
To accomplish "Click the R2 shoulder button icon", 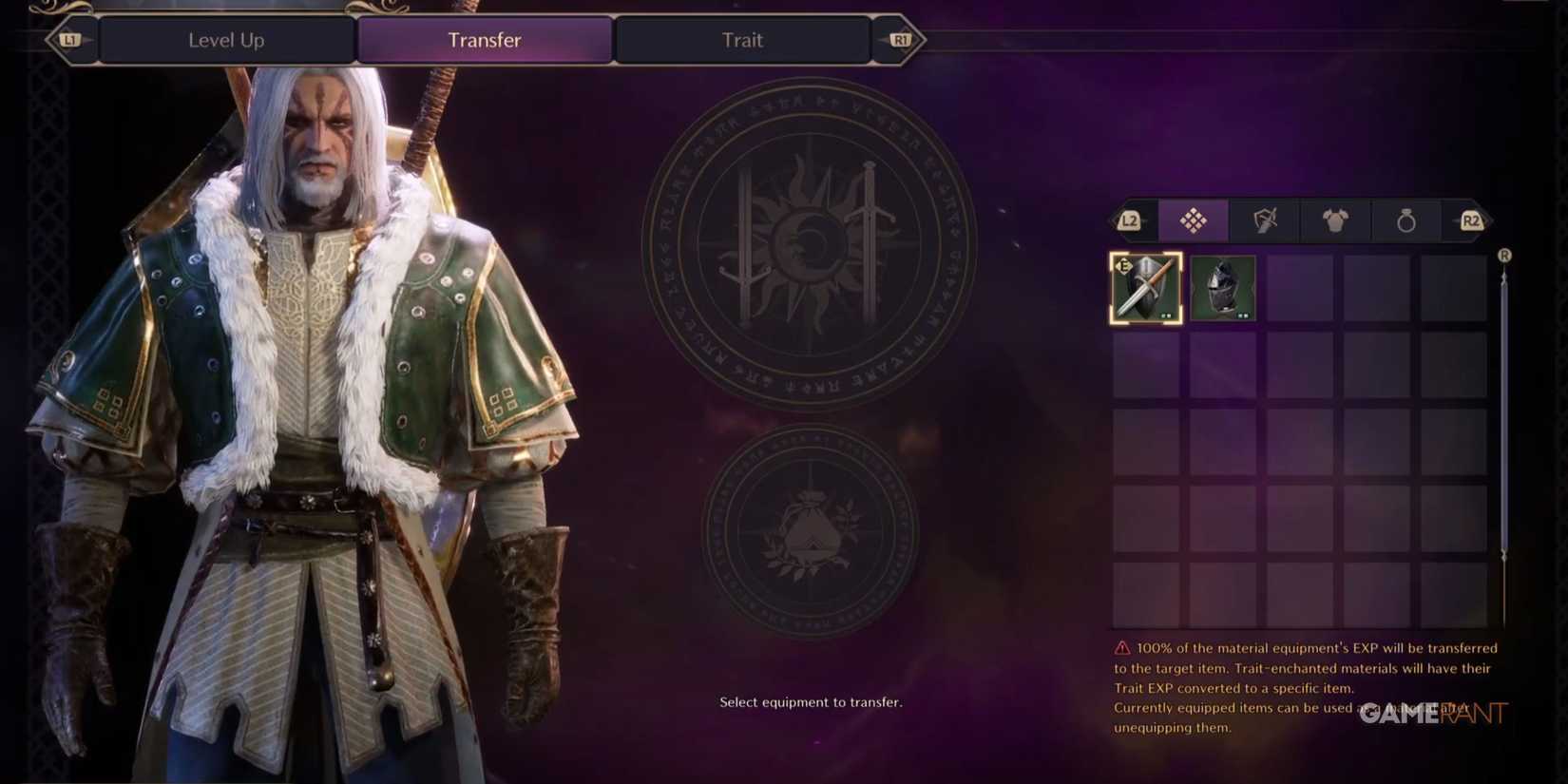I will pyautogui.click(x=1471, y=220).
